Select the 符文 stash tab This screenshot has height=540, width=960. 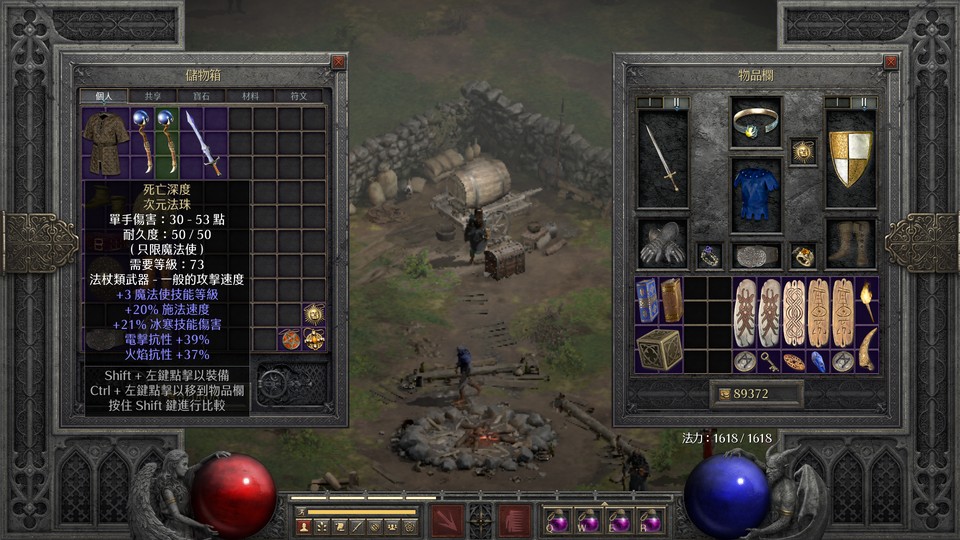point(298,96)
